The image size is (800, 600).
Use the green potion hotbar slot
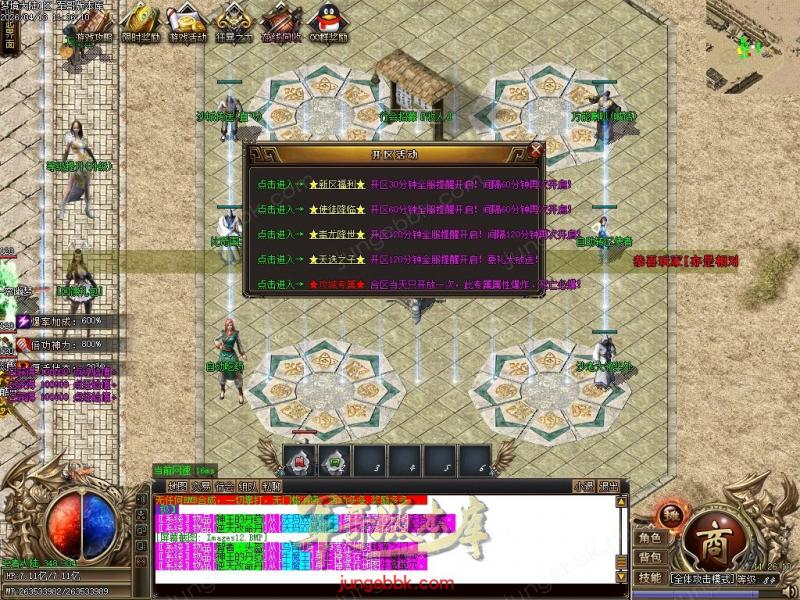pos(333,461)
